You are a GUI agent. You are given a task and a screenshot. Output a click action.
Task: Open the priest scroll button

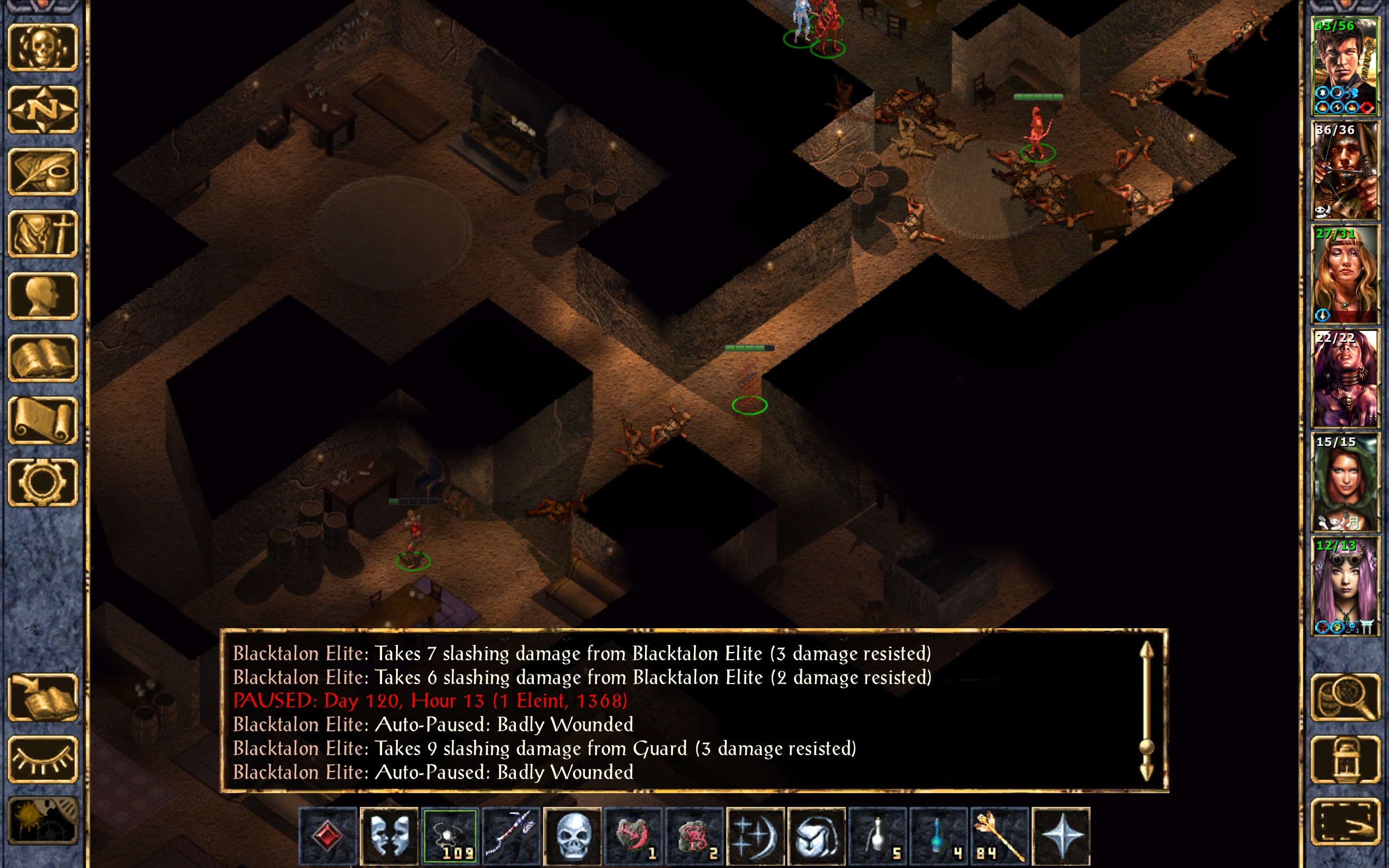[x=42, y=420]
